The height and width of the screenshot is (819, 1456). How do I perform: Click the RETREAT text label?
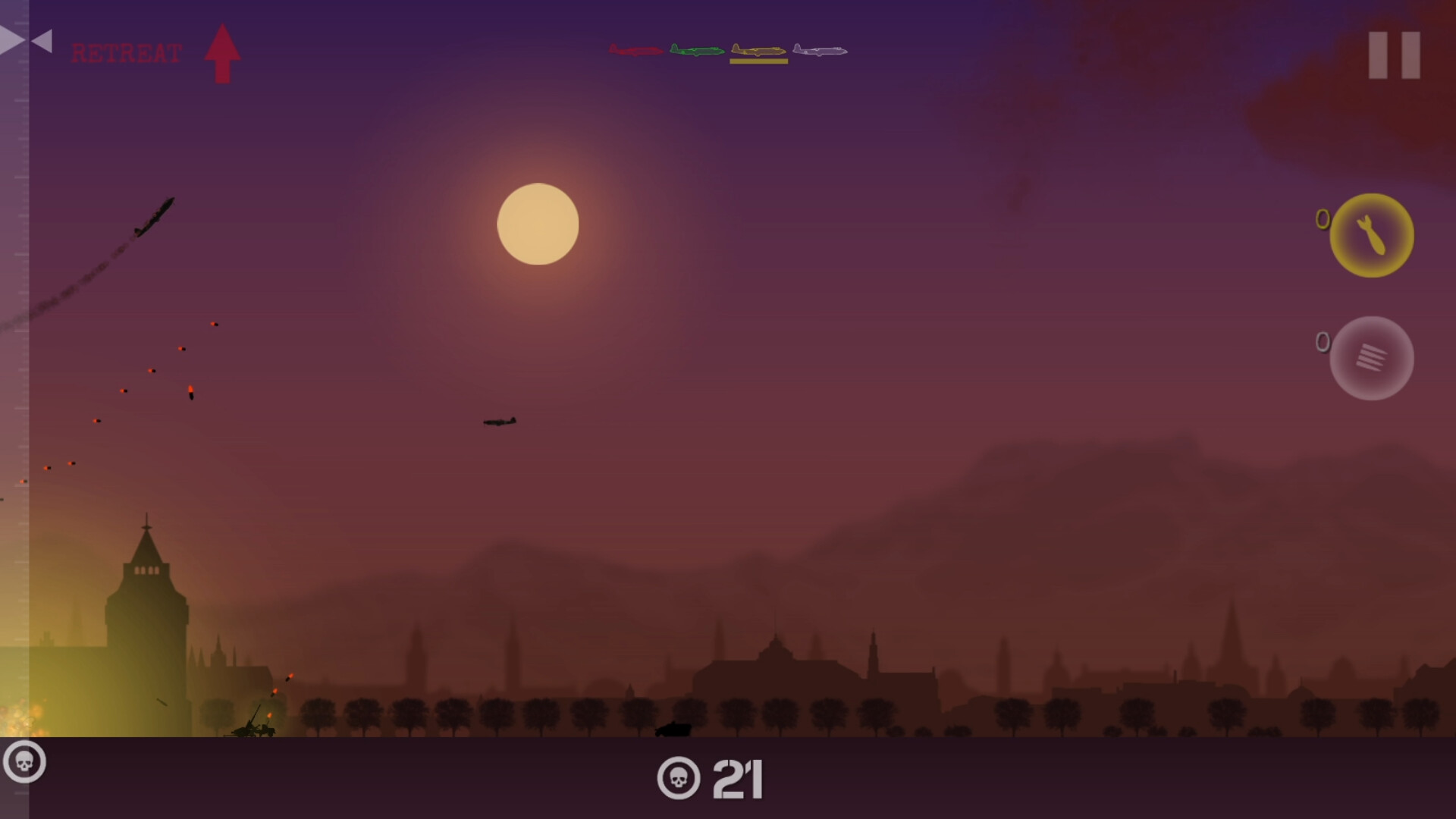tap(126, 53)
